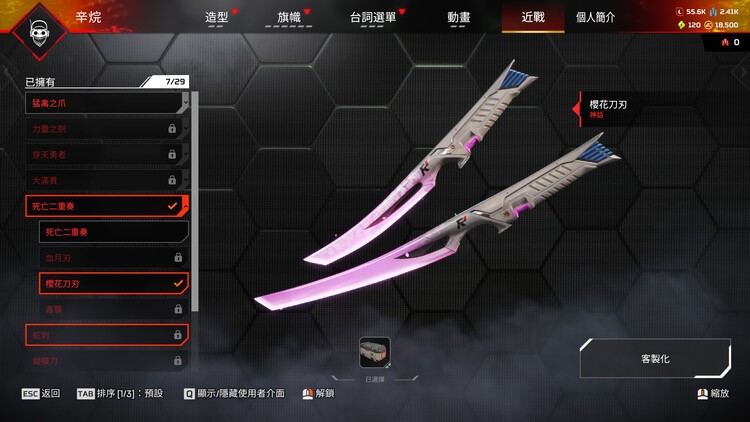This screenshot has width=750, height=422.
Task: Open the 客製化 customization button
Action: (655, 358)
